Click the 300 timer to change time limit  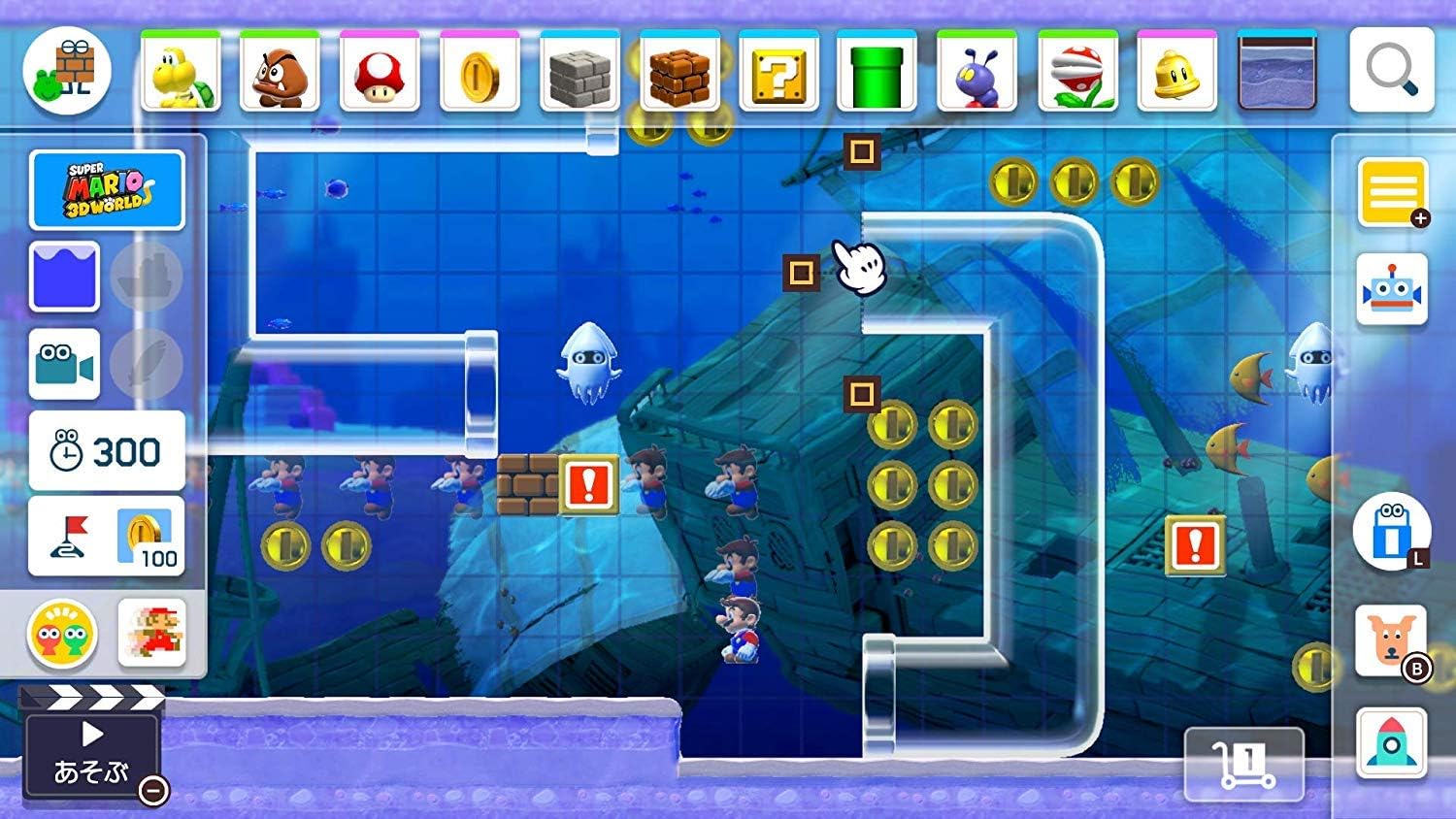click(107, 450)
